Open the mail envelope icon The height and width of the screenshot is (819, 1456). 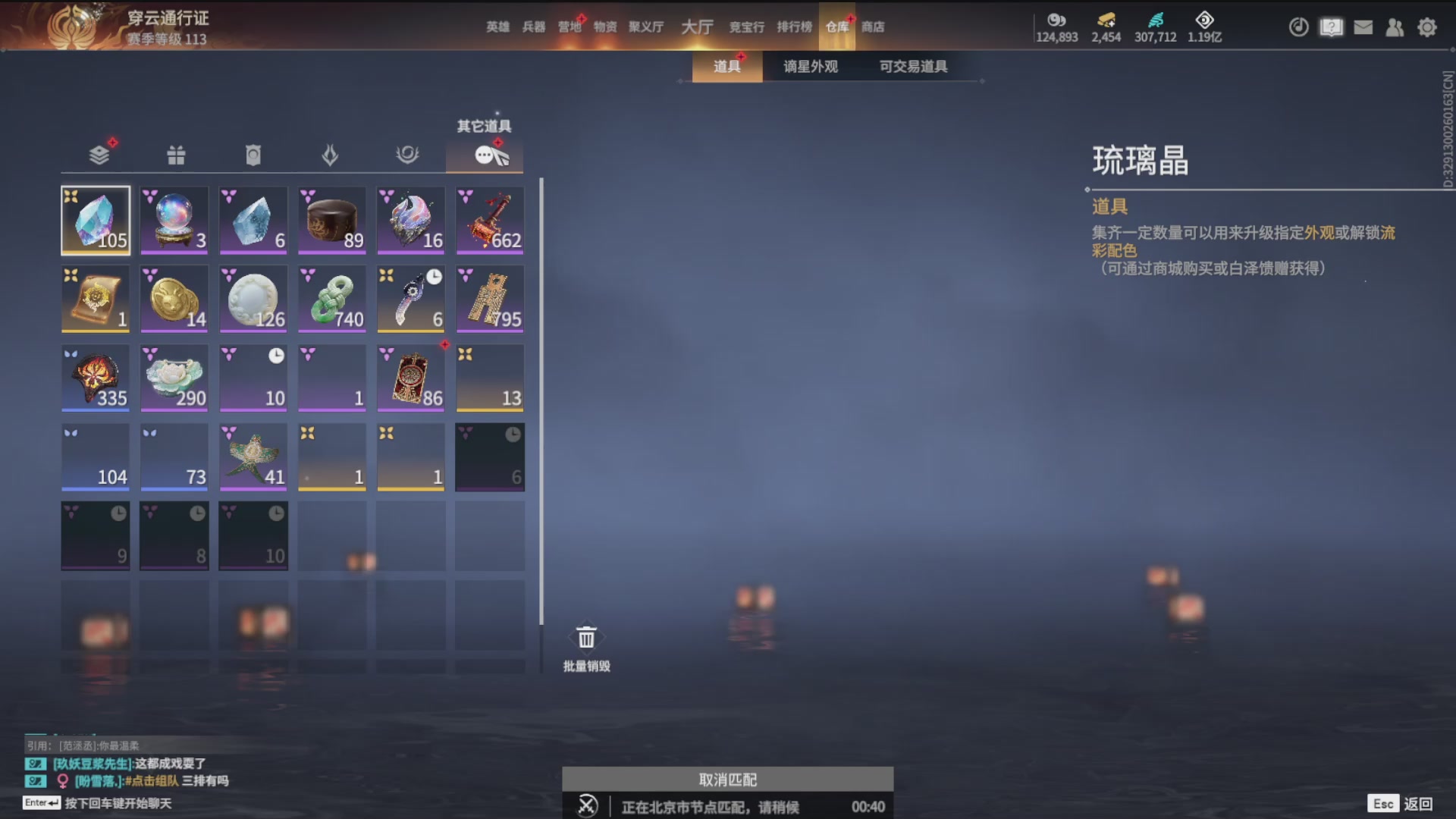pyautogui.click(x=1363, y=27)
